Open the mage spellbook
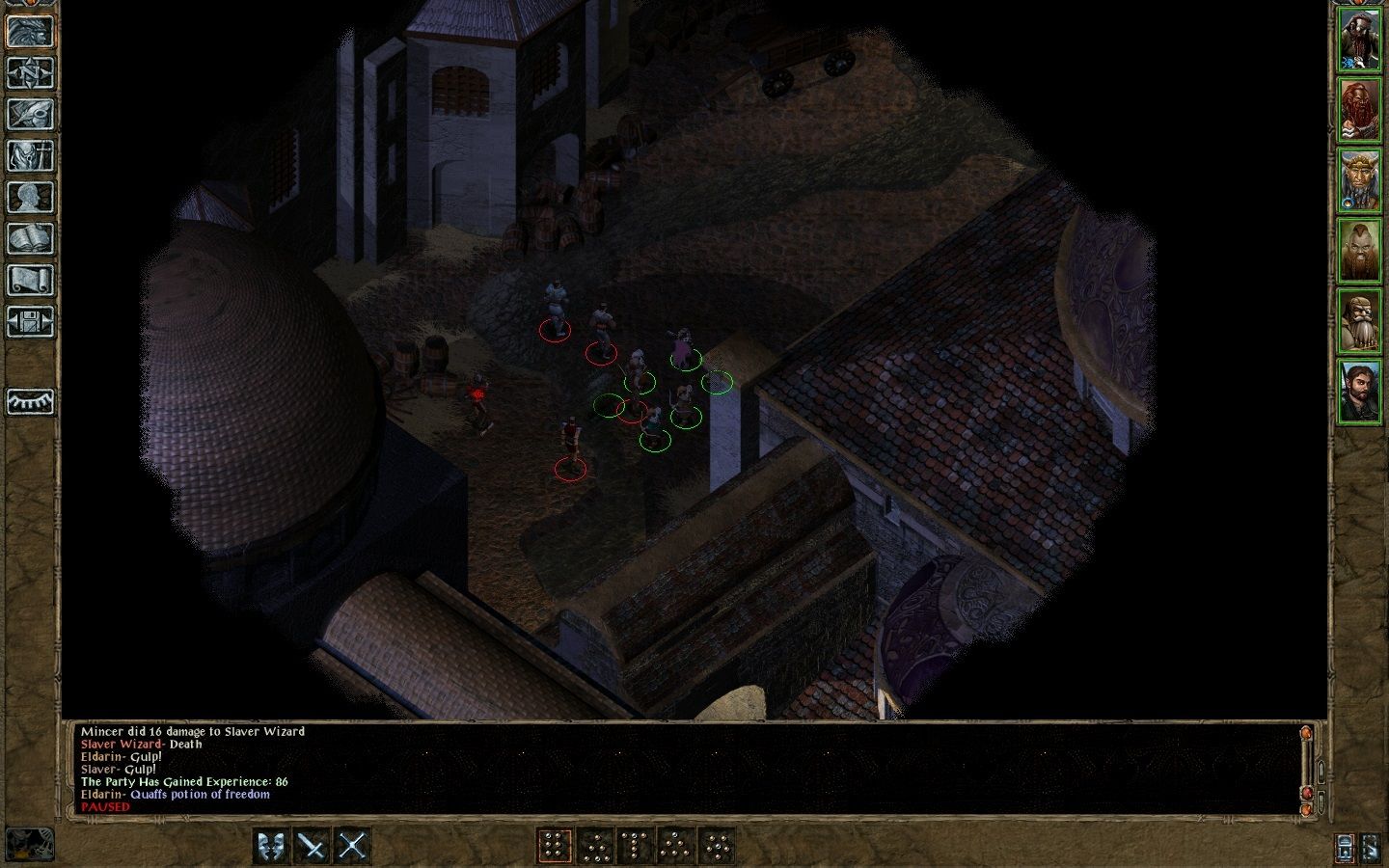The image size is (1389, 868). (30, 238)
